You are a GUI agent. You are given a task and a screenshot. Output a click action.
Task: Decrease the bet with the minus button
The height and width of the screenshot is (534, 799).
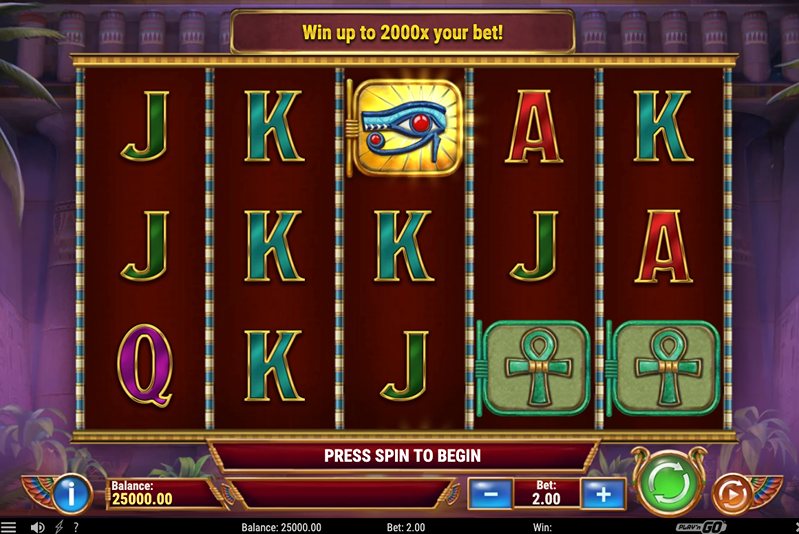coord(490,493)
